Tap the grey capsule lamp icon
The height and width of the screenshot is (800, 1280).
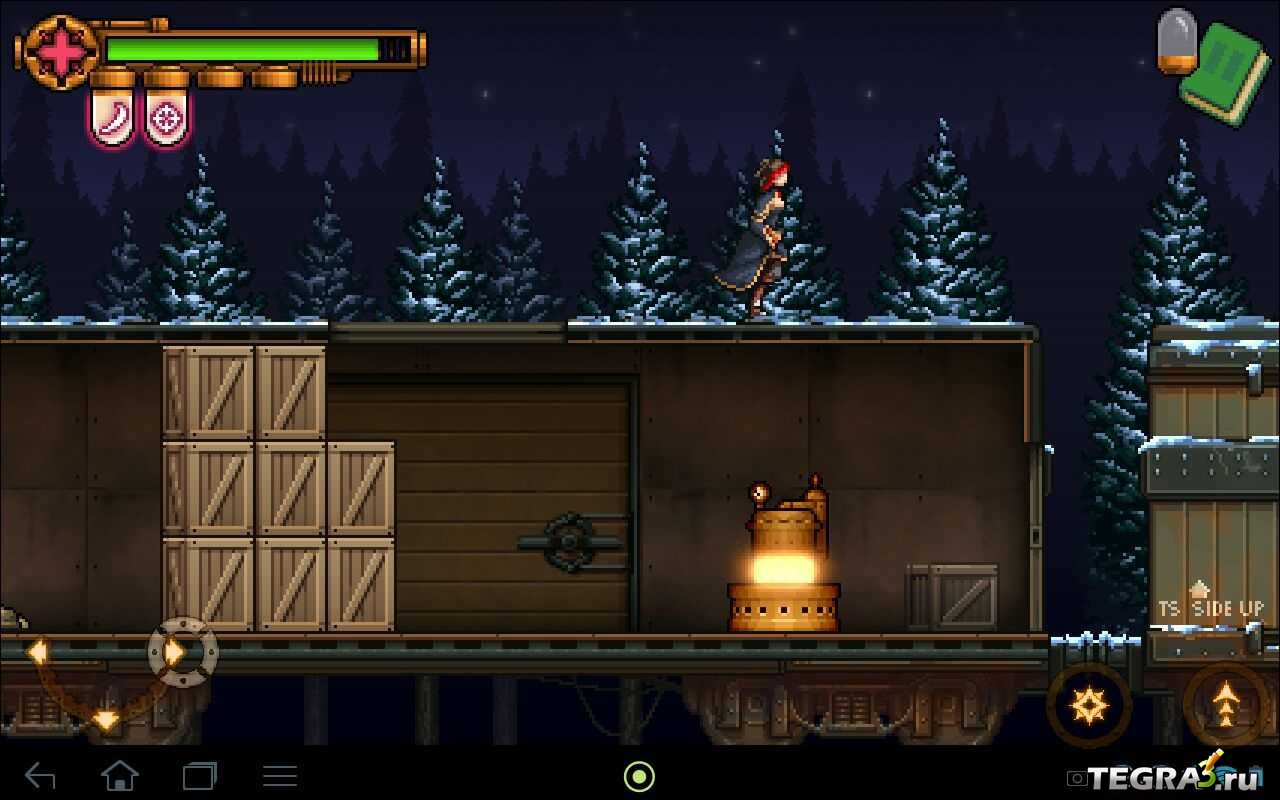pyautogui.click(x=1177, y=41)
